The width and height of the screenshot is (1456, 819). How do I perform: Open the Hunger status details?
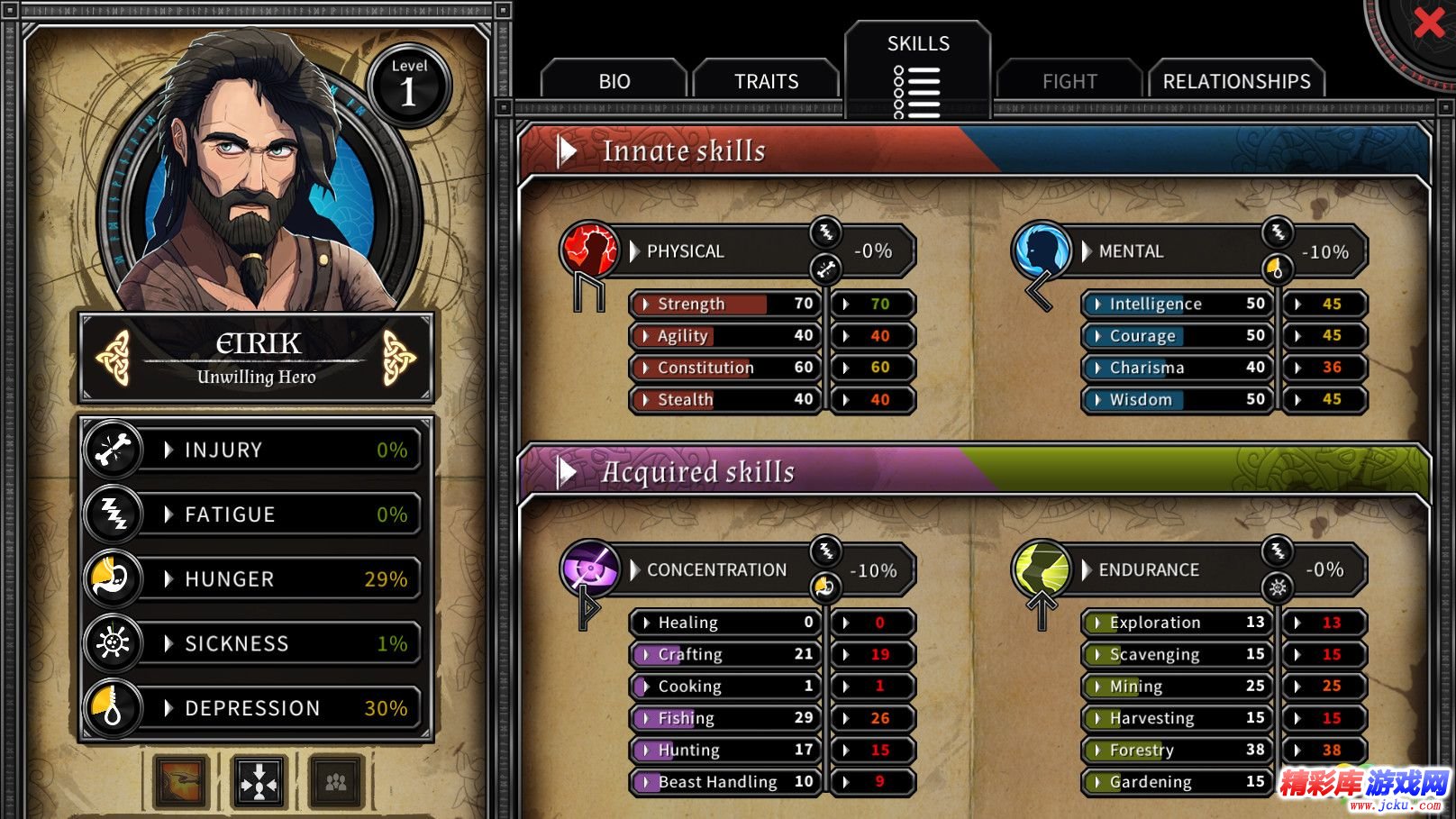coord(252,579)
